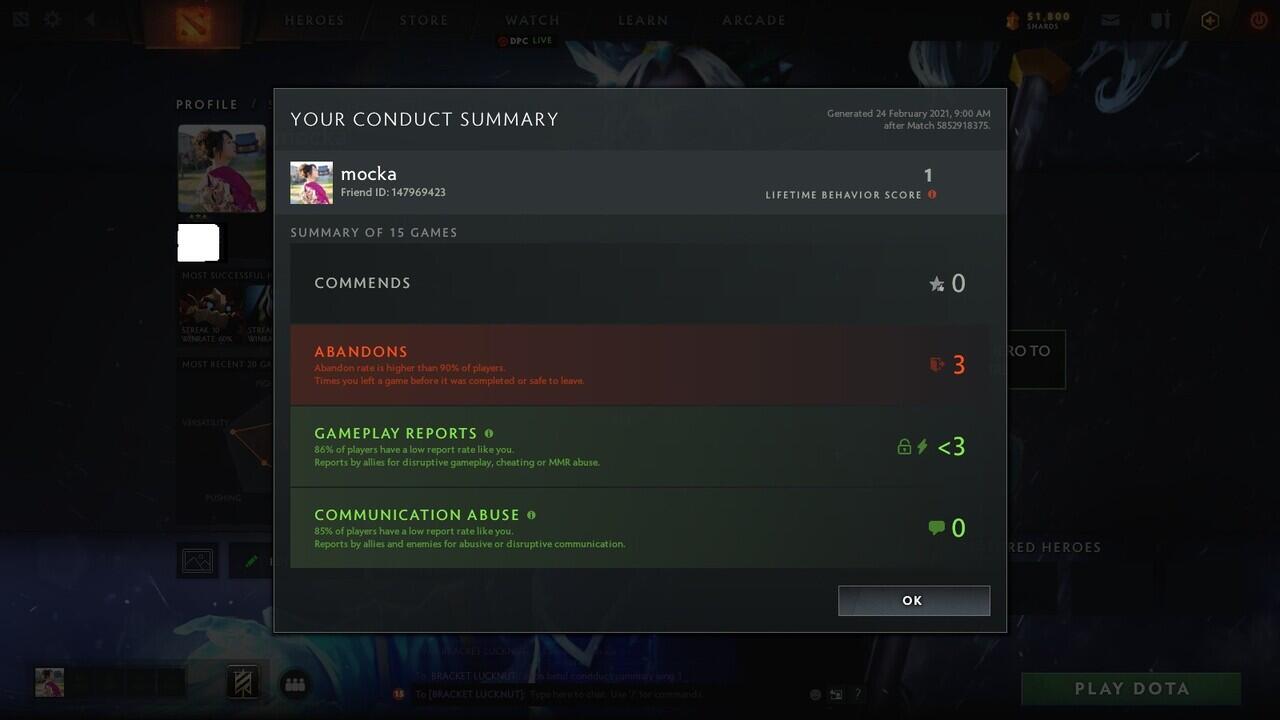The image size is (1280, 720).
Task: Select the Arcade tab
Action: point(754,20)
